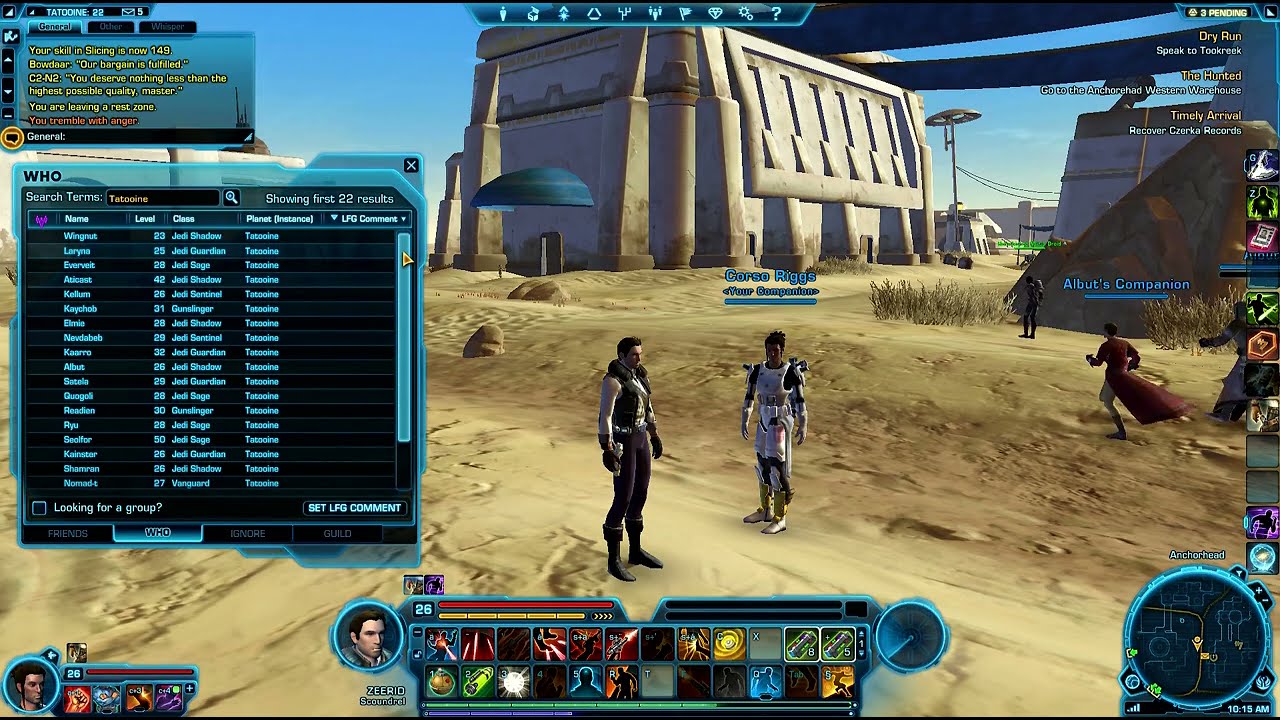Click the 3 PENDING notification button
1280x720 pixels.
tap(1218, 13)
